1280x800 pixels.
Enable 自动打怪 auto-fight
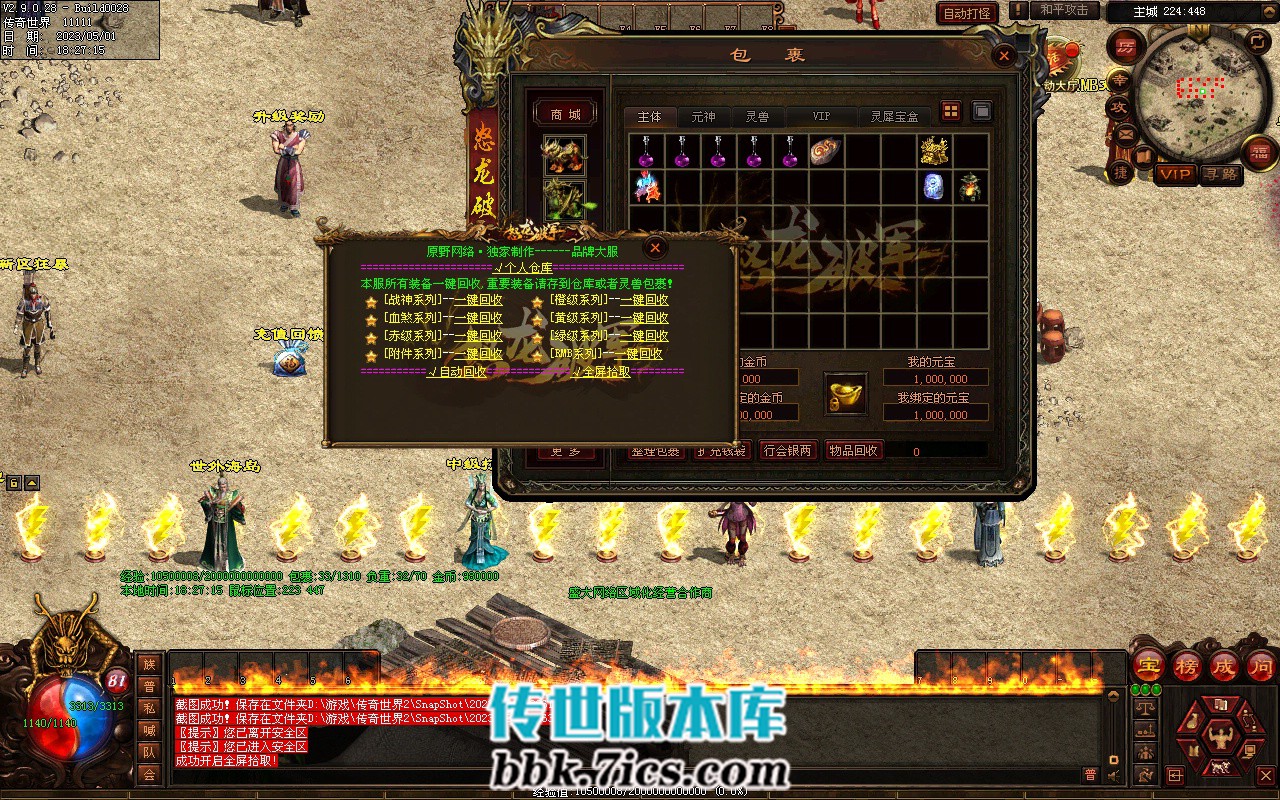967,13
